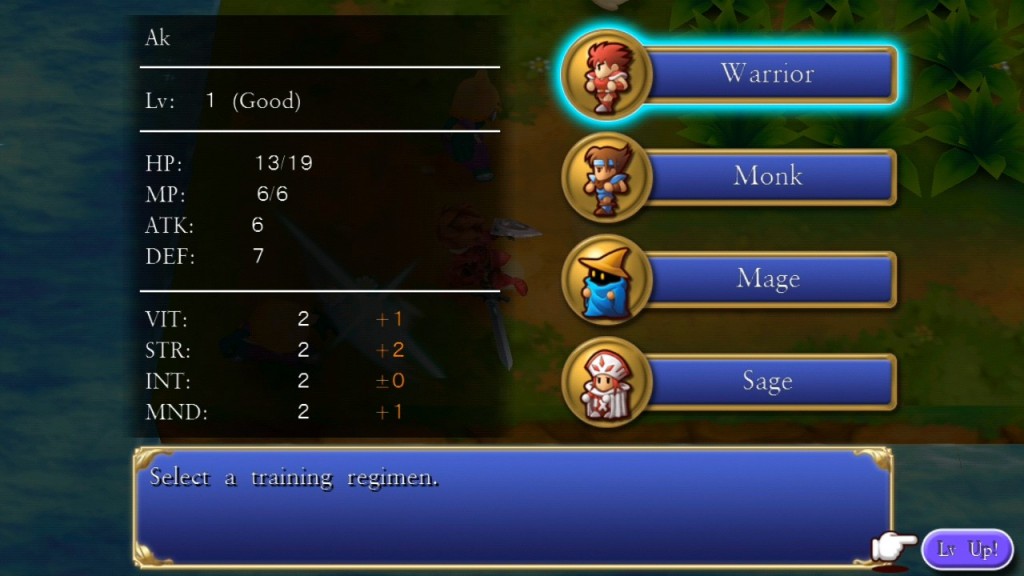Click the blue-clad Monk portrait icon

607,178
